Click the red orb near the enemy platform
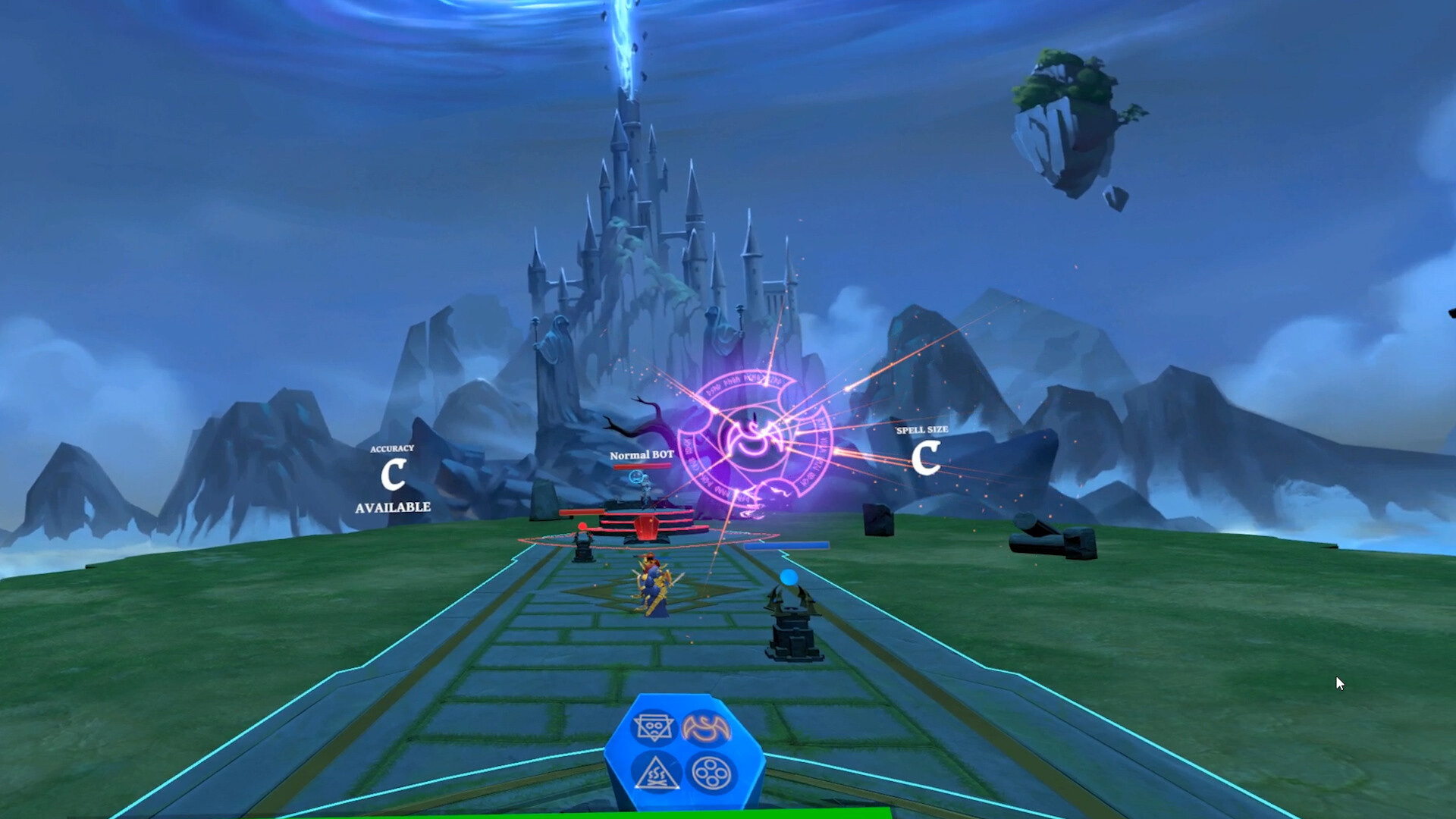This screenshot has height=819, width=1456. pyautogui.click(x=582, y=526)
